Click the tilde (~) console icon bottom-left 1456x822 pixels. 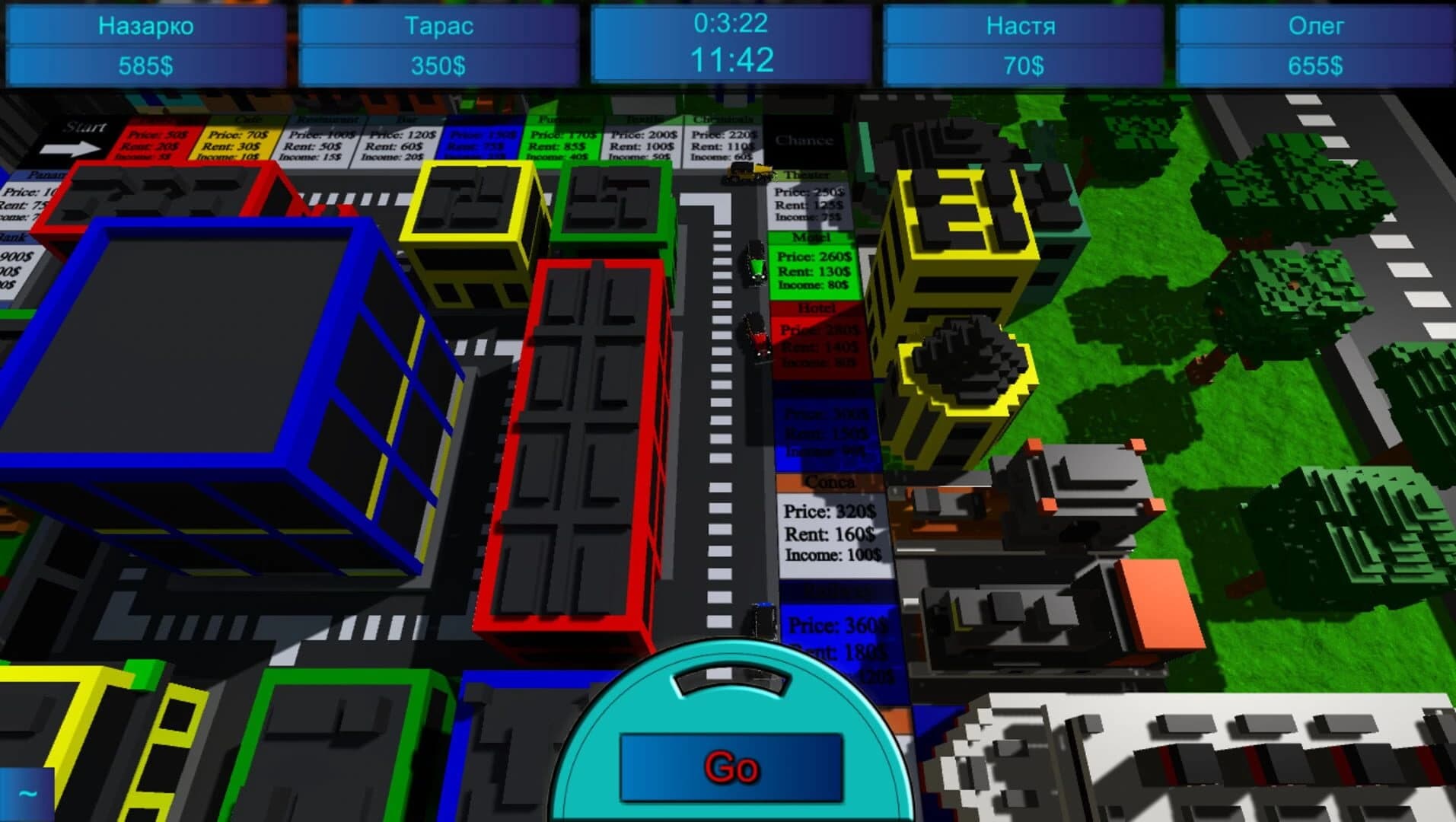[x=27, y=793]
